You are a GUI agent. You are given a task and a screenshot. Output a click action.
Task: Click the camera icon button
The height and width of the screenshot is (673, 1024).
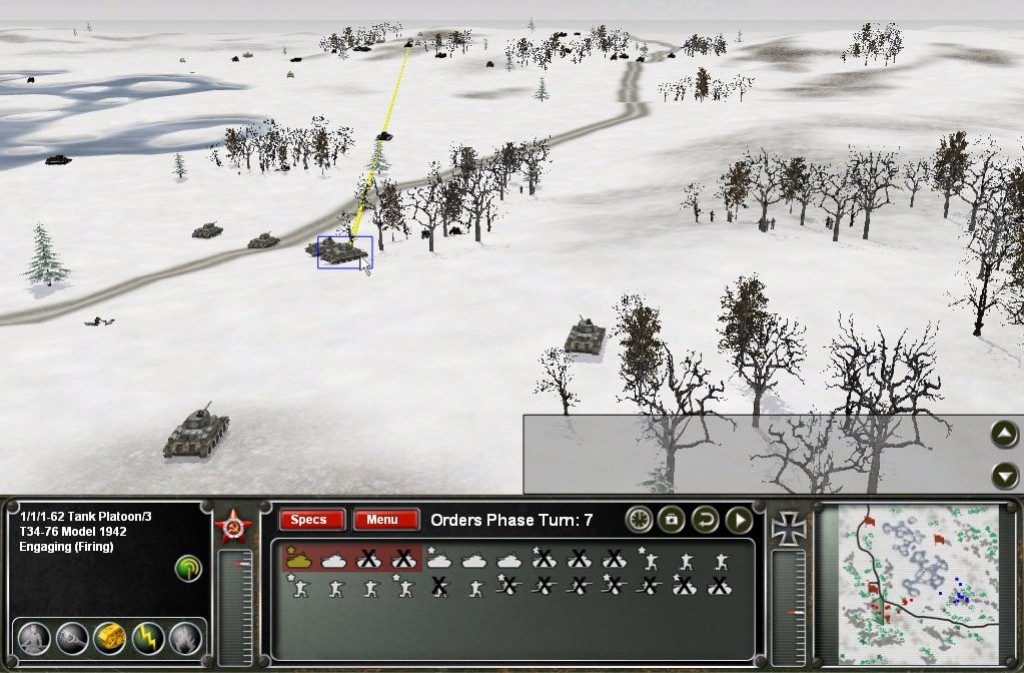click(672, 520)
